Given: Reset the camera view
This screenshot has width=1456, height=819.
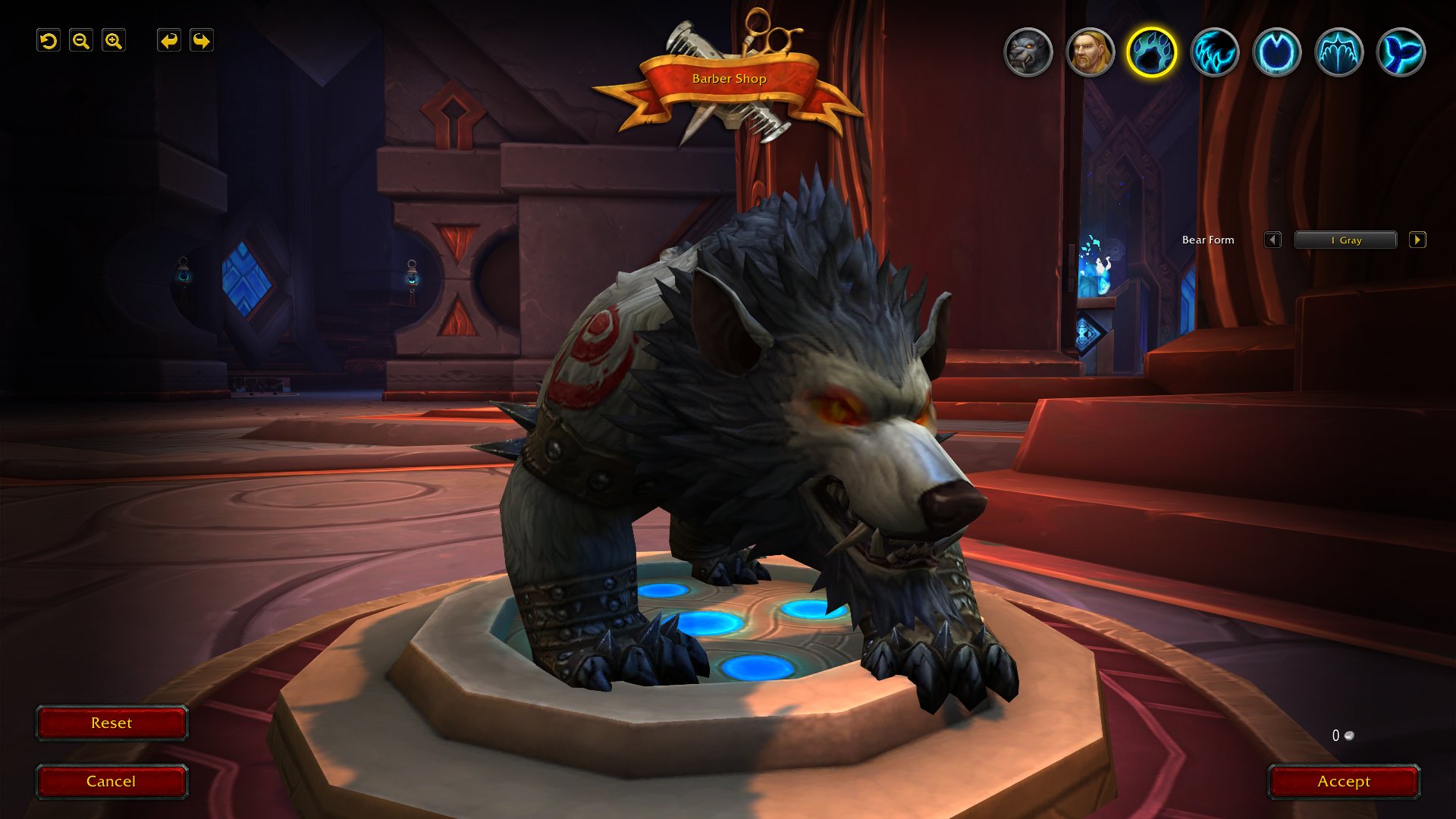Looking at the screenshot, I should (x=49, y=41).
